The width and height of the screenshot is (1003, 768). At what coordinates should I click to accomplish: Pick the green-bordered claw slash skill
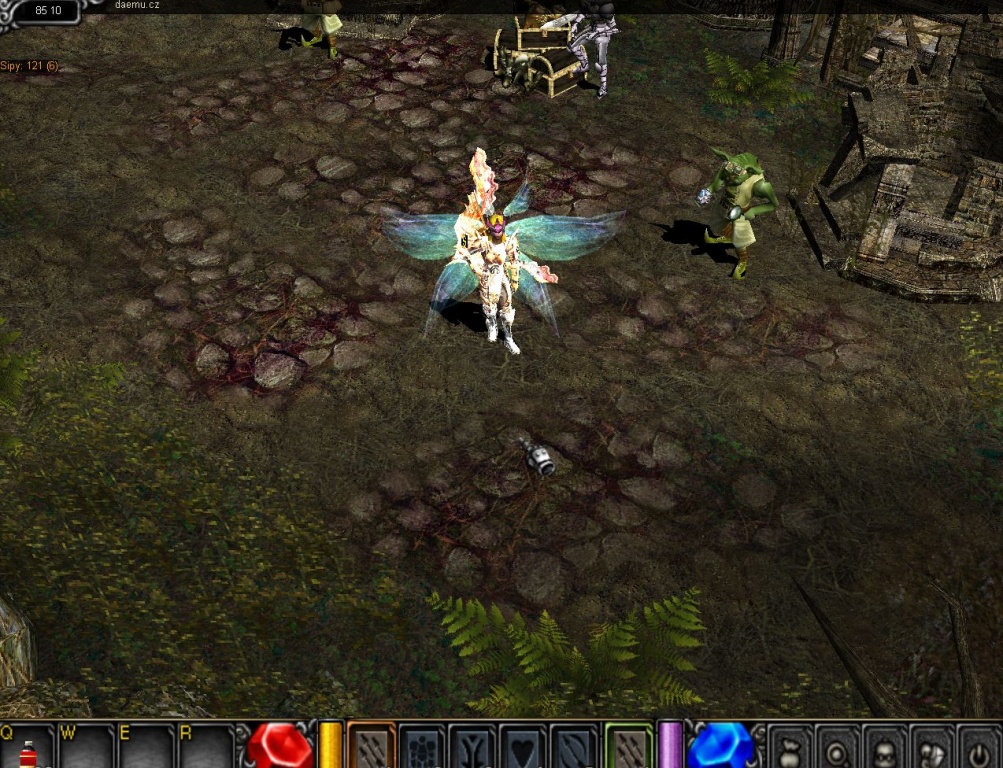click(629, 747)
